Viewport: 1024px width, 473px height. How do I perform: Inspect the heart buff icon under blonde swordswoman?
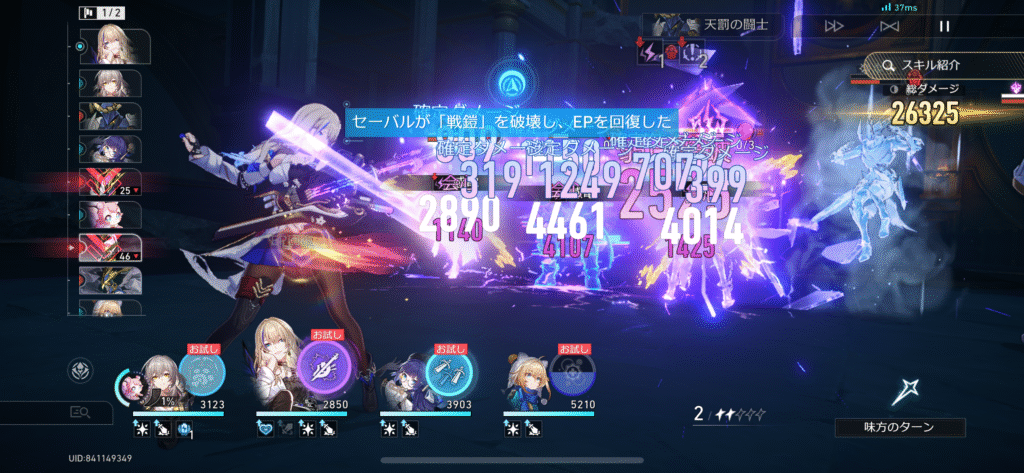point(265,428)
